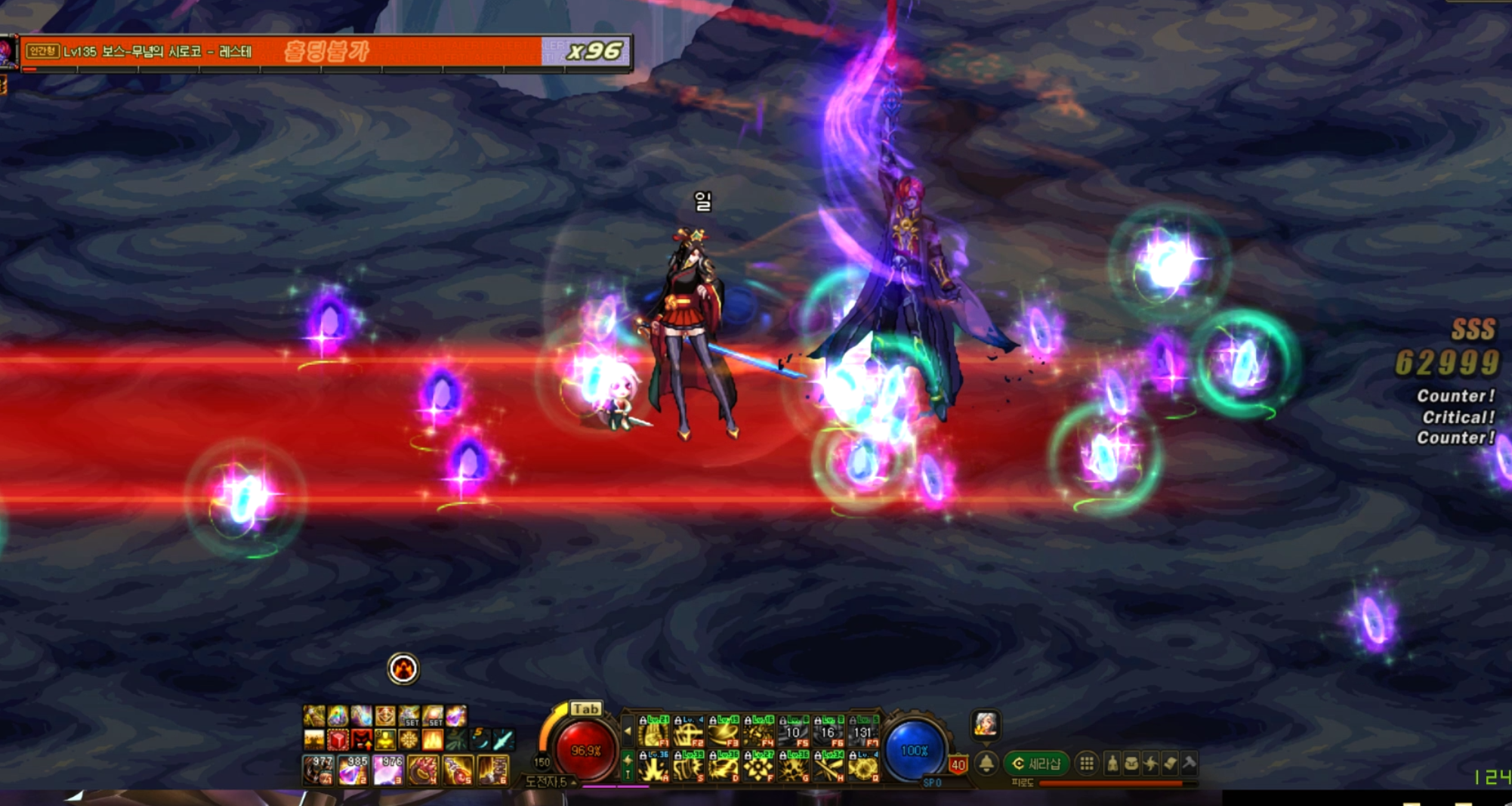Activate the skill bound to Q

(x=863, y=767)
